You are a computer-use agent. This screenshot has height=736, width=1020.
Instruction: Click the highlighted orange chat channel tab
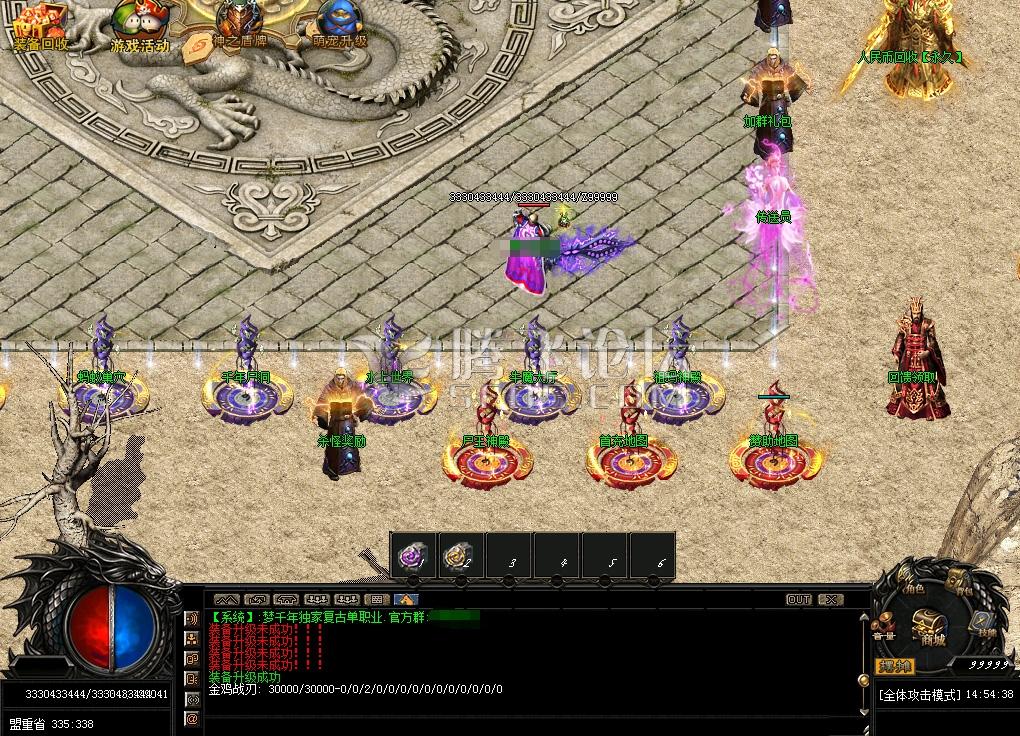tap(406, 599)
